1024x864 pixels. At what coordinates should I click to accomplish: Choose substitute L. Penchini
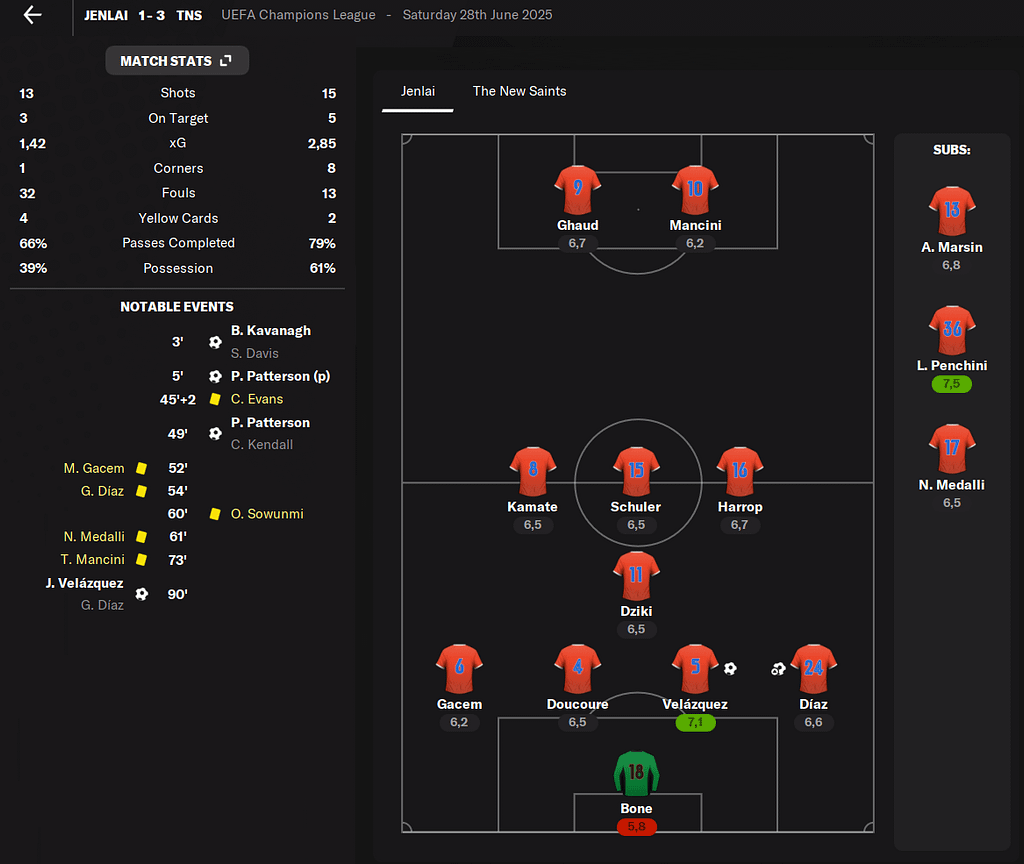coord(951,331)
